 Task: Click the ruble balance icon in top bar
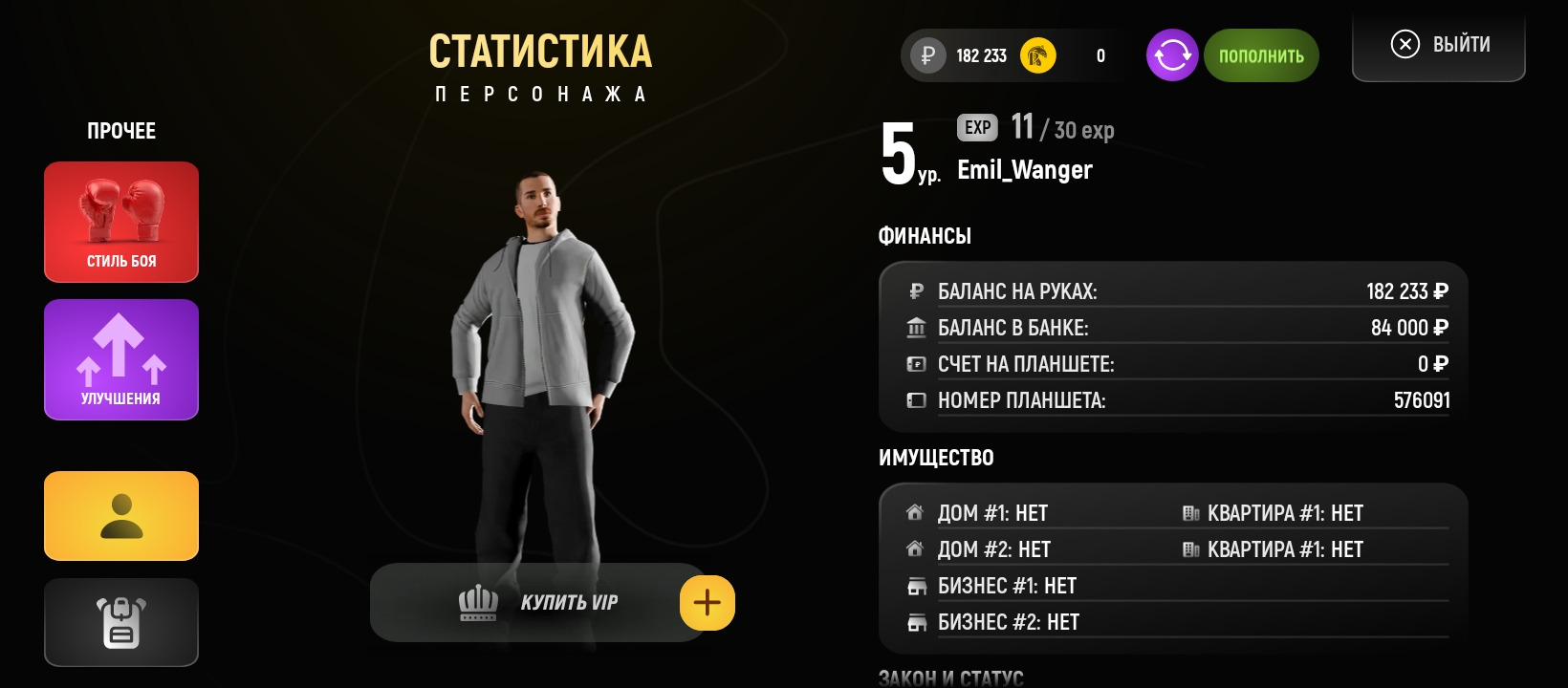(x=927, y=55)
